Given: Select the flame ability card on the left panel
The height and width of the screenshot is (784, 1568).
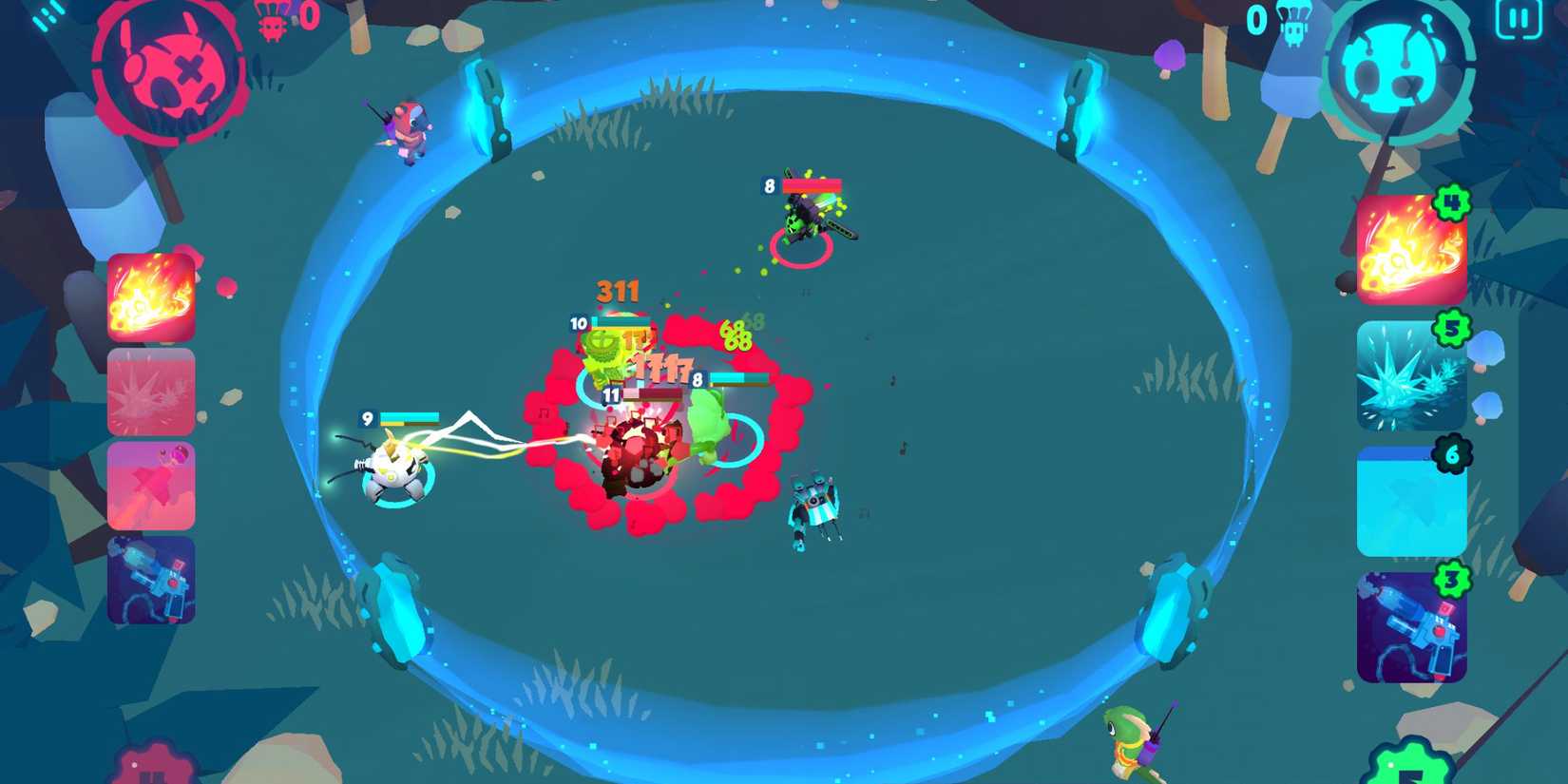Looking at the screenshot, I should tap(151, 298).
